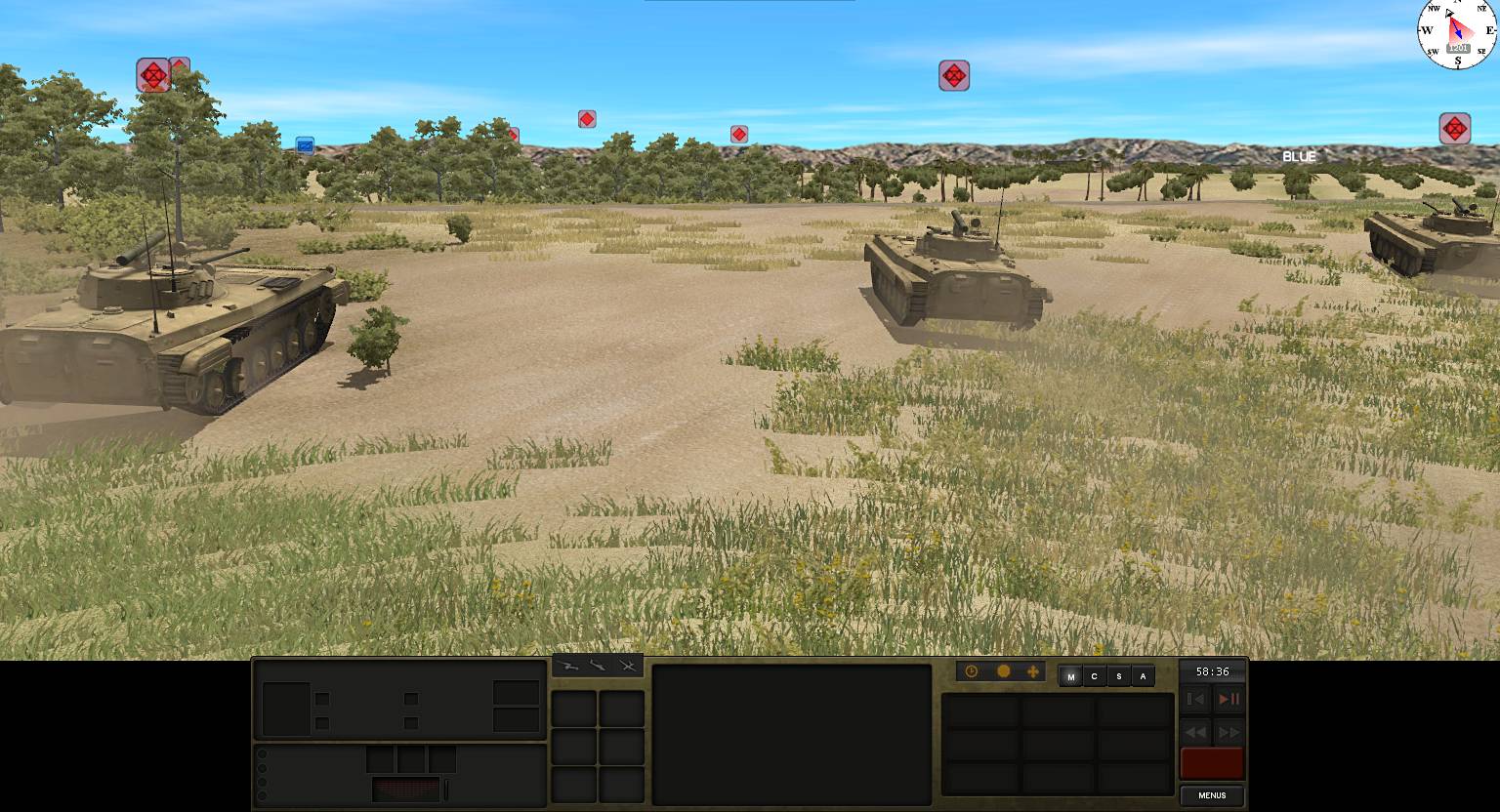Click the rightmost weapon silhouette icon above the info panel

pos(628,666)
